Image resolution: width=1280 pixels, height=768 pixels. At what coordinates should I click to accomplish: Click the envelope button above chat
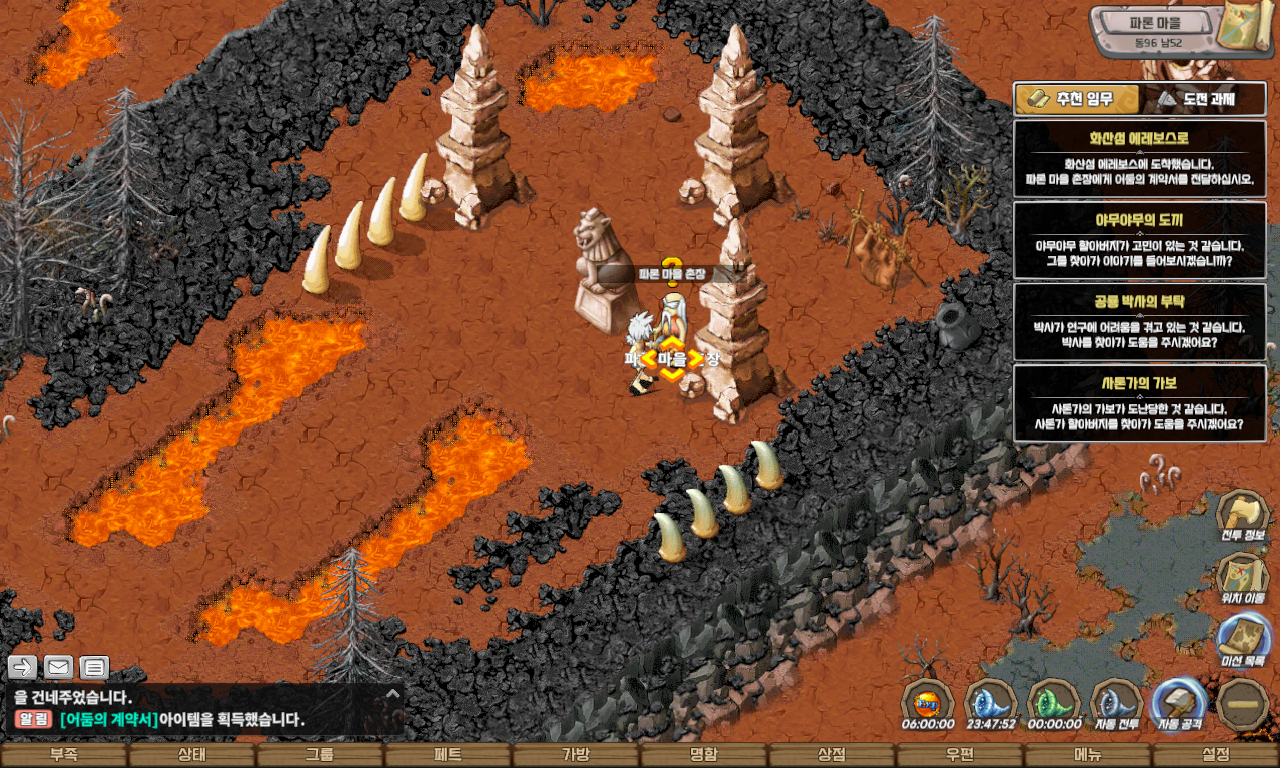tap(58, 667)
